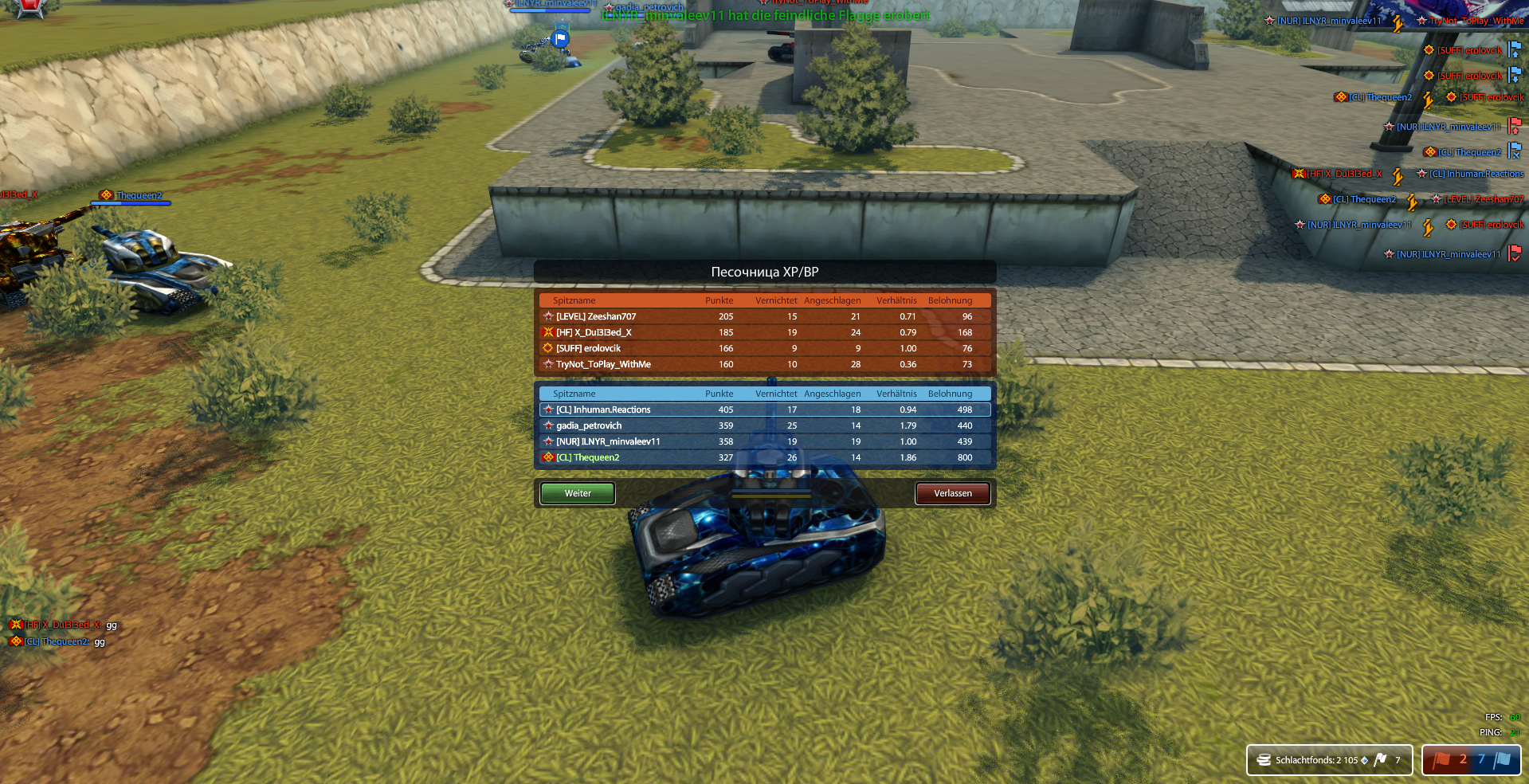Click the green Weiter button

578,493
